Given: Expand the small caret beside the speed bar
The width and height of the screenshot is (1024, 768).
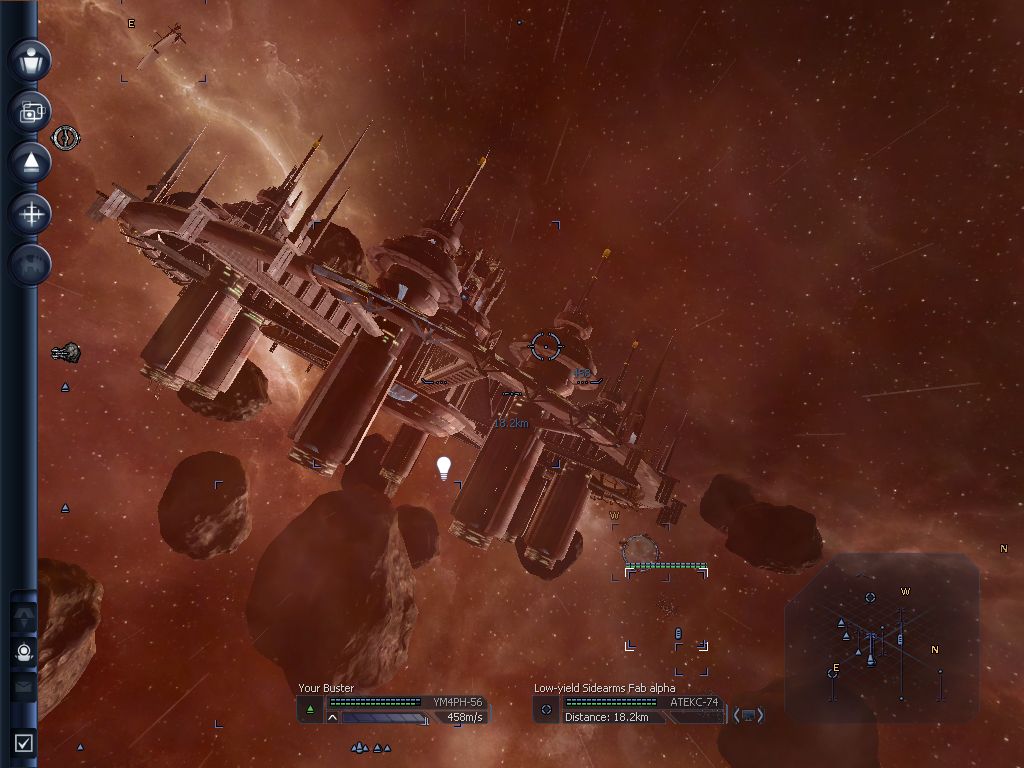Looking at the screenshot, I should click(332, 717).
